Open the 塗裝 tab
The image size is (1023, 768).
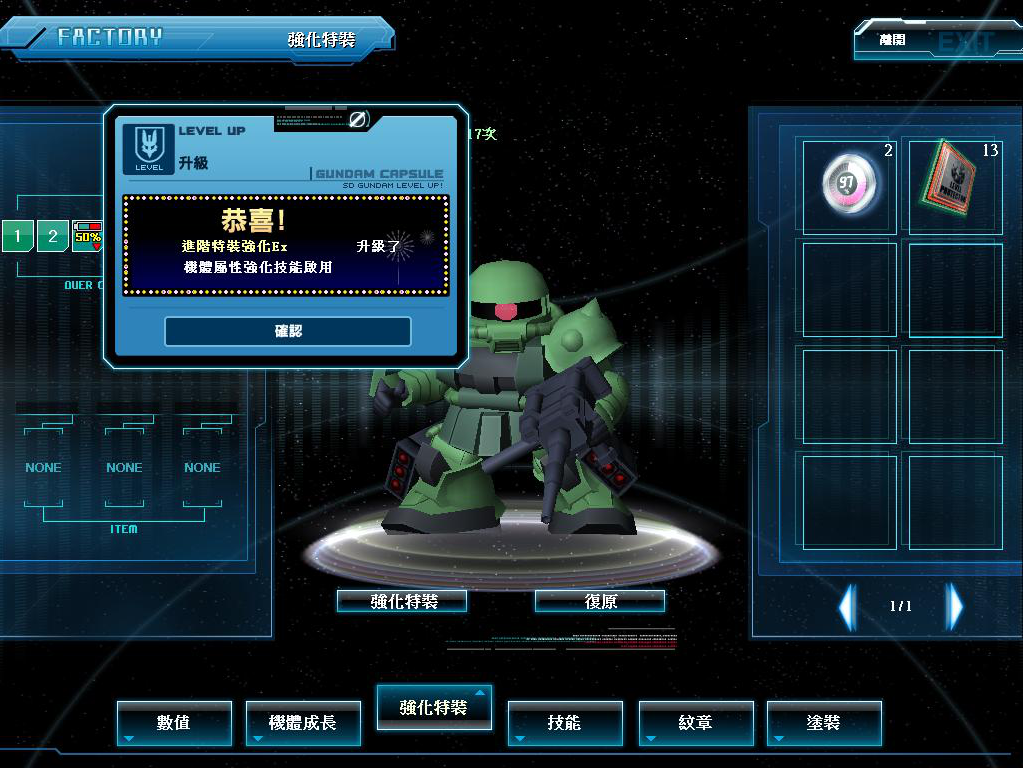(x=824, y=722)
